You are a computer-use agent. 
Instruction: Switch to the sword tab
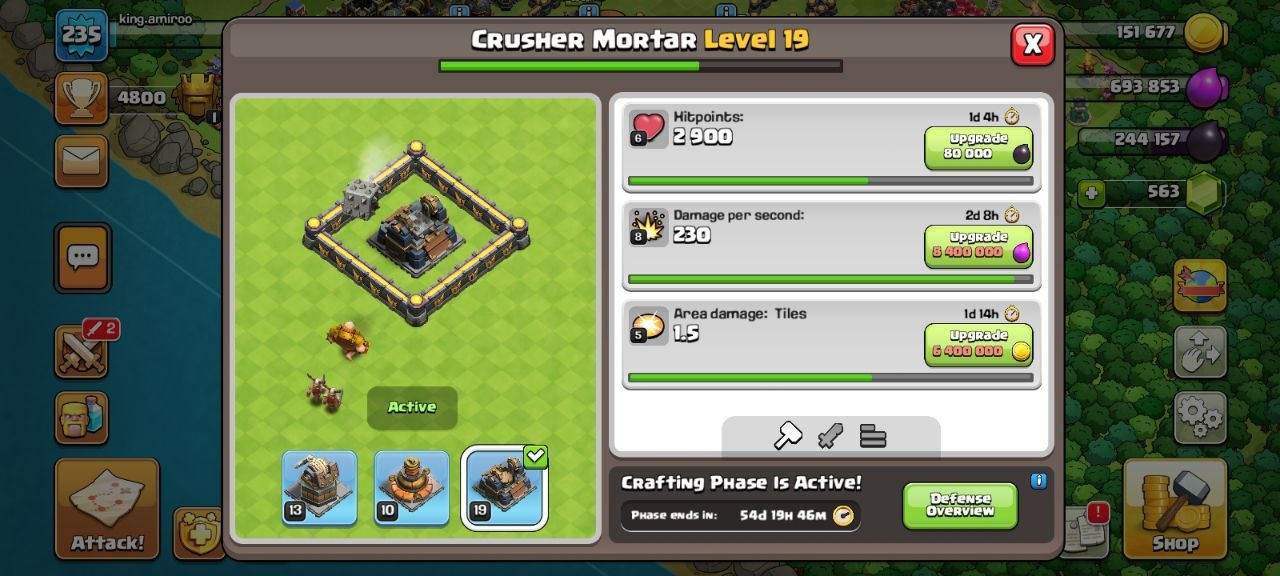(830, 436)
